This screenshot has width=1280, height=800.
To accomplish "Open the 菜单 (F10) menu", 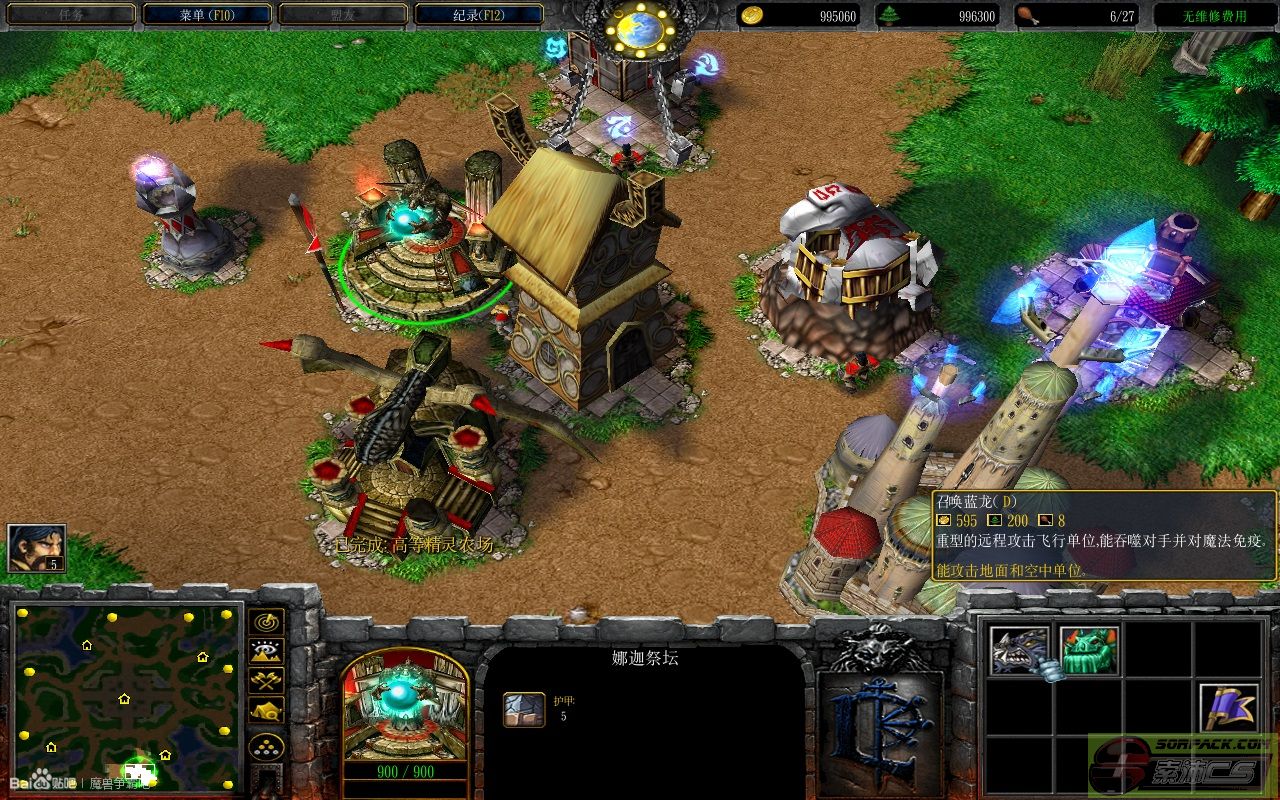I will coord(207,15).
